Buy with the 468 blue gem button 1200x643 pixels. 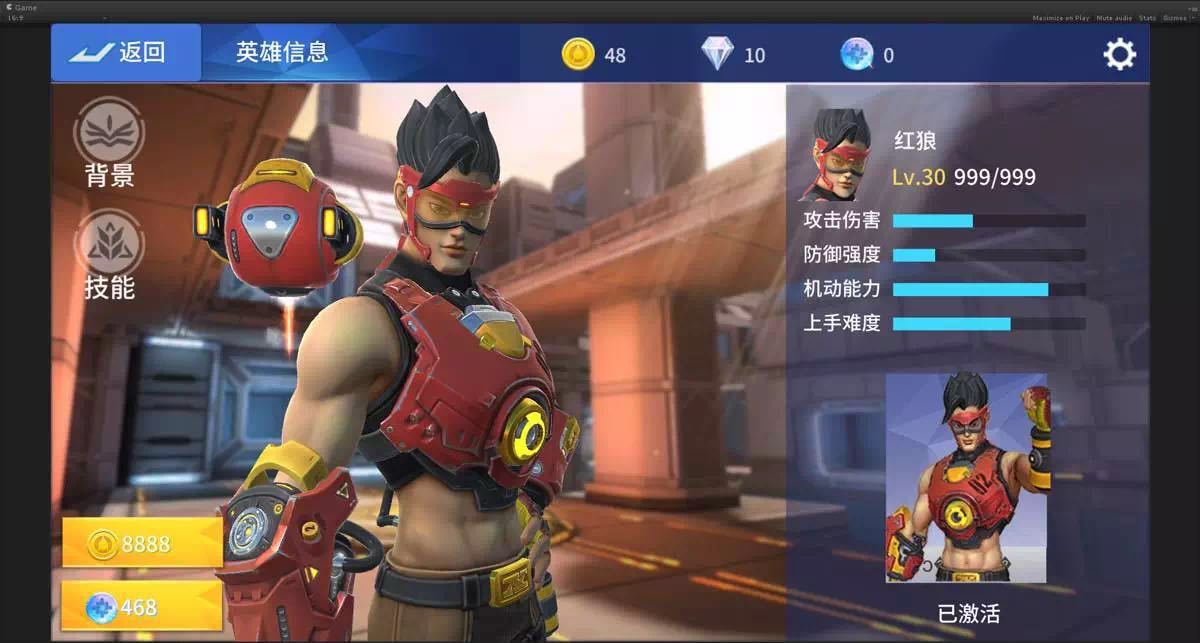pyautogui.click(x=142, y=606)
